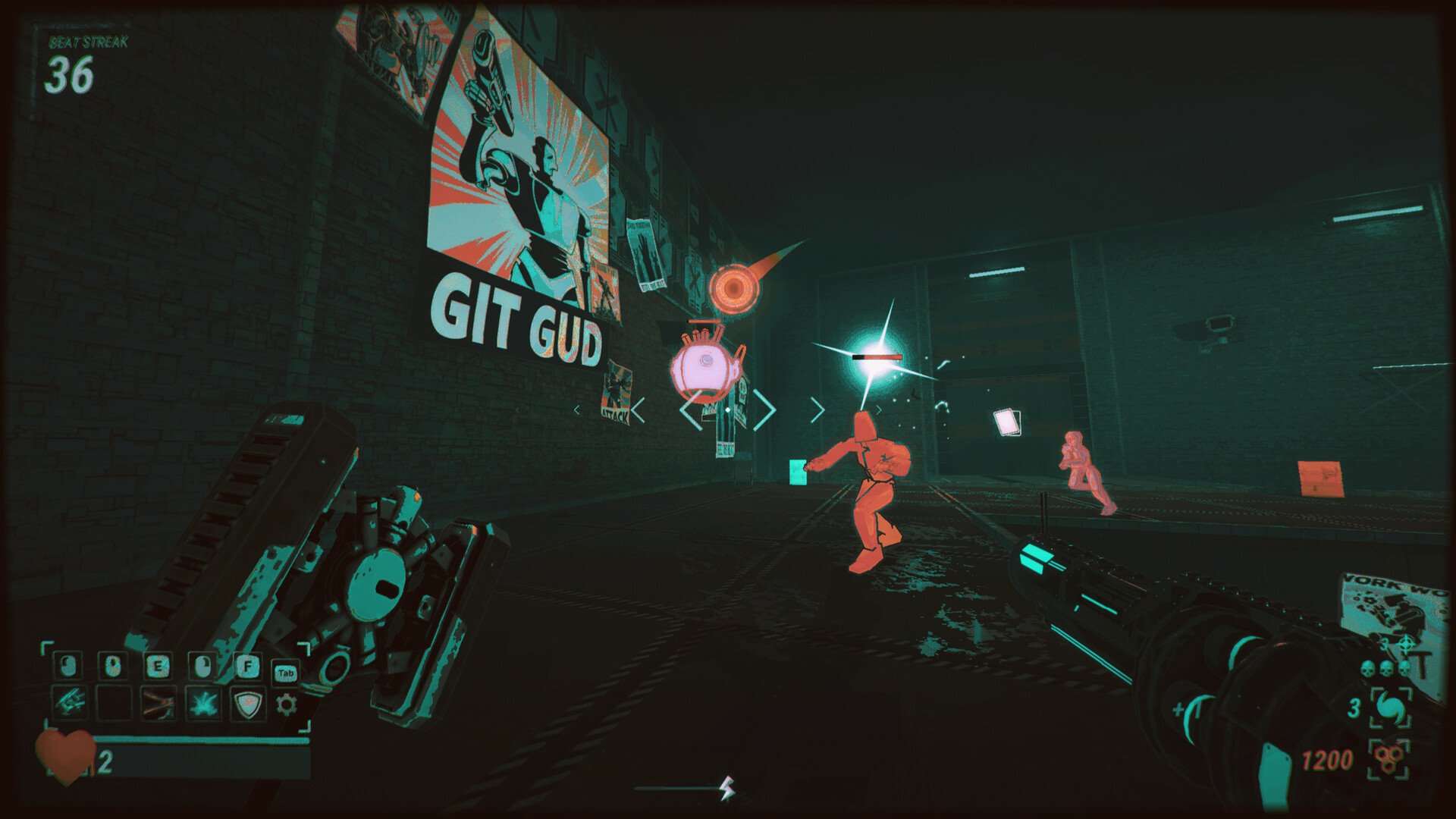Click the first skull kill marker
The height and width of the screenshot is (819, 1456).
[1367, 667]
